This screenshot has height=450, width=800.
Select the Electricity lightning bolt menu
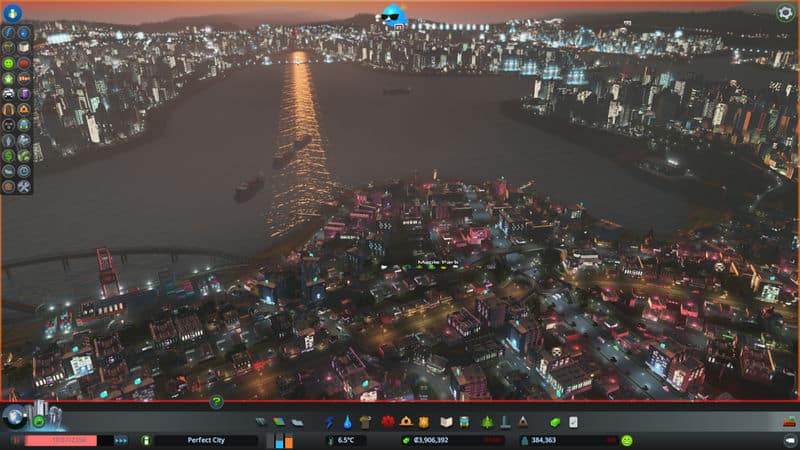330,422
